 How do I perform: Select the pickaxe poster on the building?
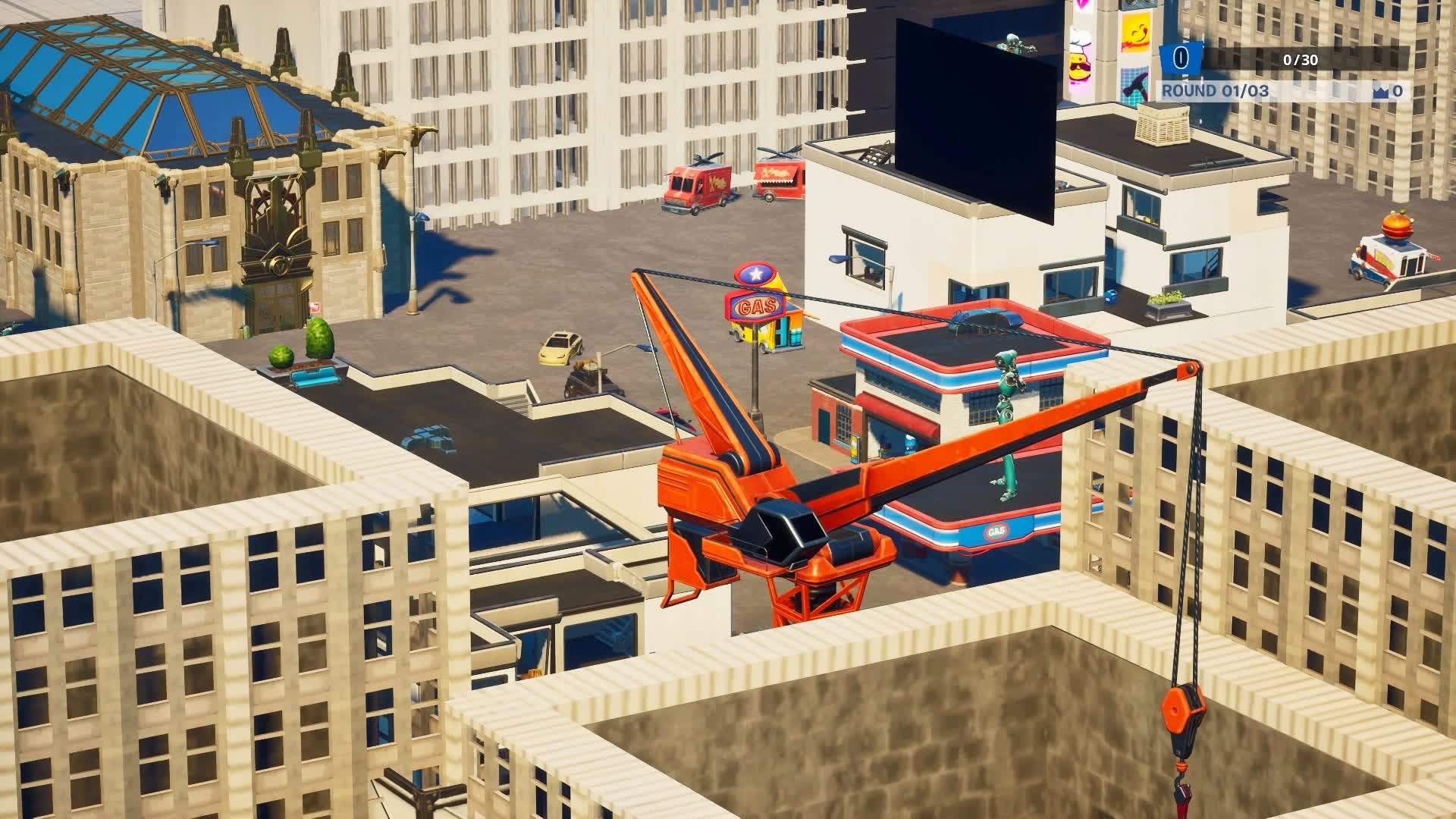[1135, 84]
